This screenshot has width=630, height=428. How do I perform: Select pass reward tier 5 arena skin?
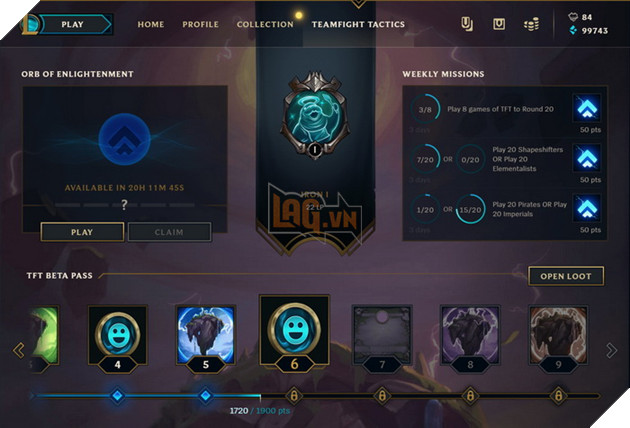coord(205,334)
